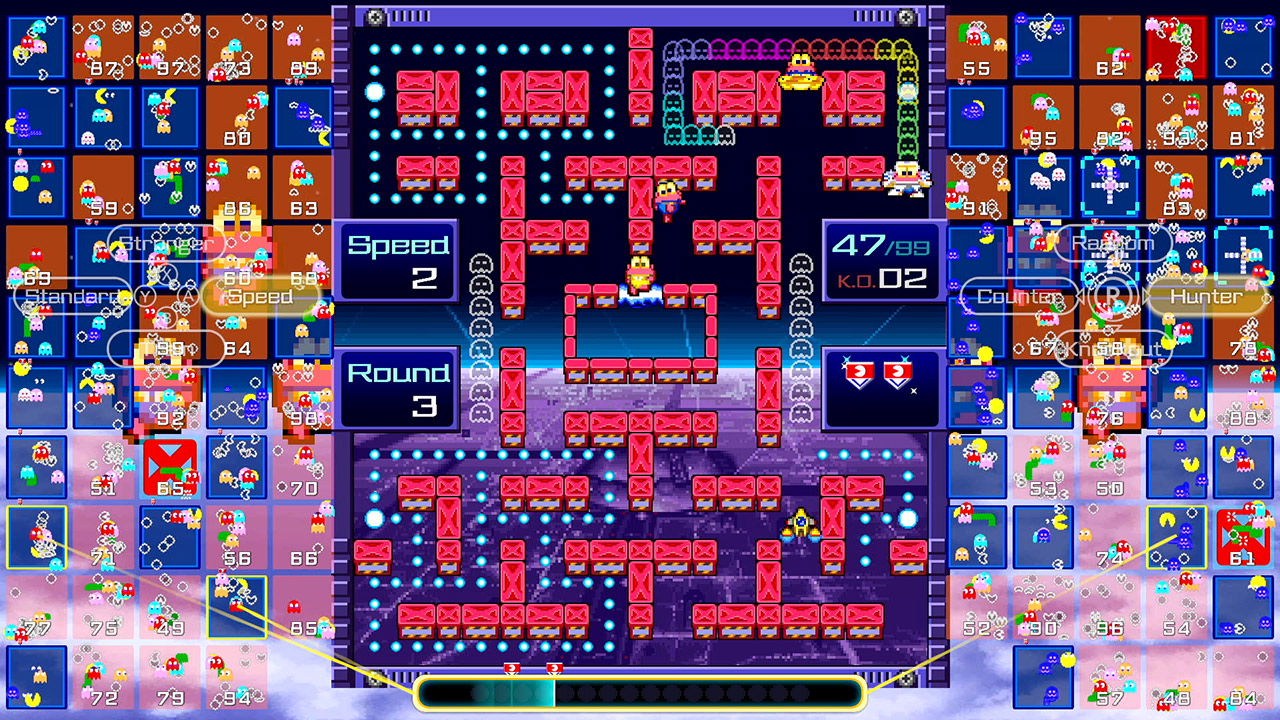1280x720 pixels.
Task: Select the highlighted Hunter targeting option
Action: pyautogui.click(x=1205, y=296)
